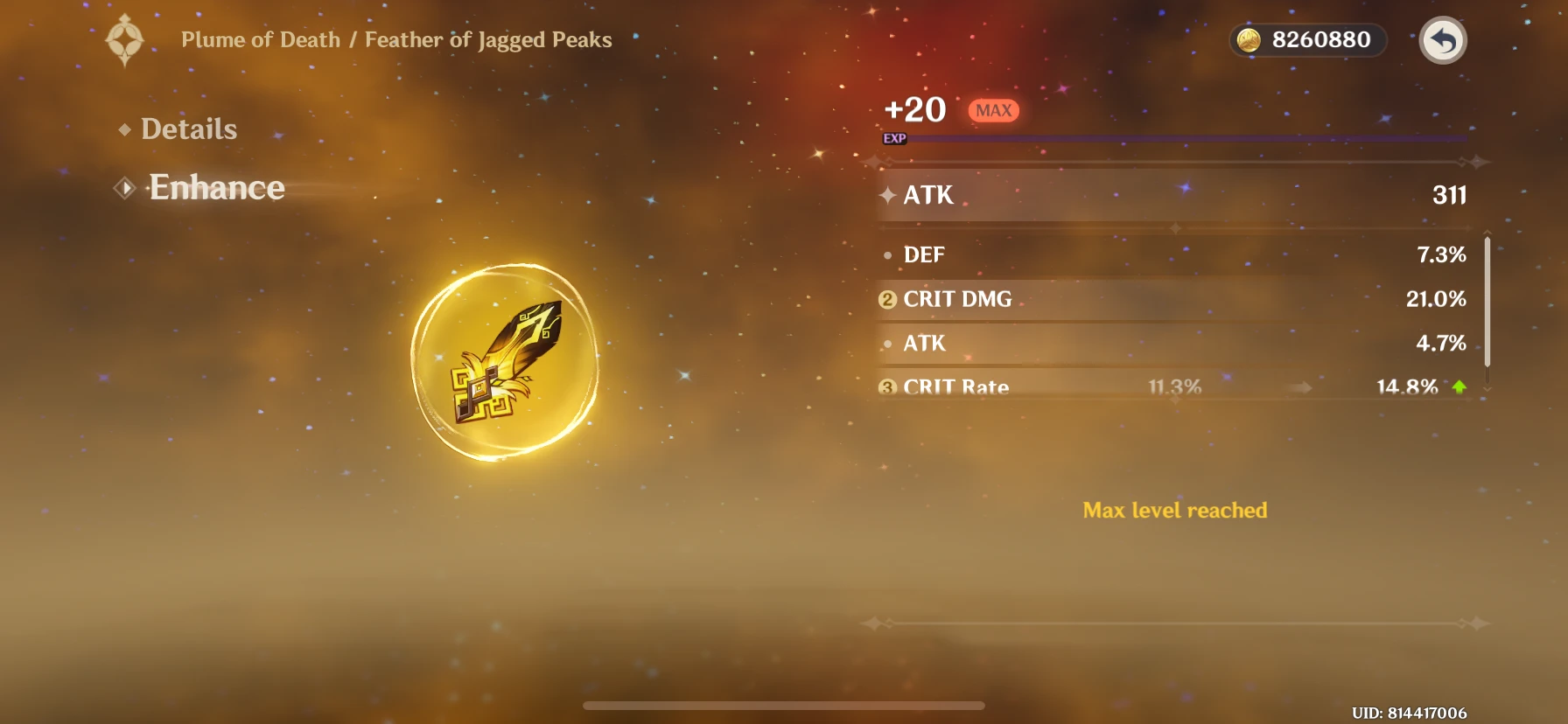Click the number 2 badge beside CRIT DMG
1568x724 pixels.
(886, 299)
